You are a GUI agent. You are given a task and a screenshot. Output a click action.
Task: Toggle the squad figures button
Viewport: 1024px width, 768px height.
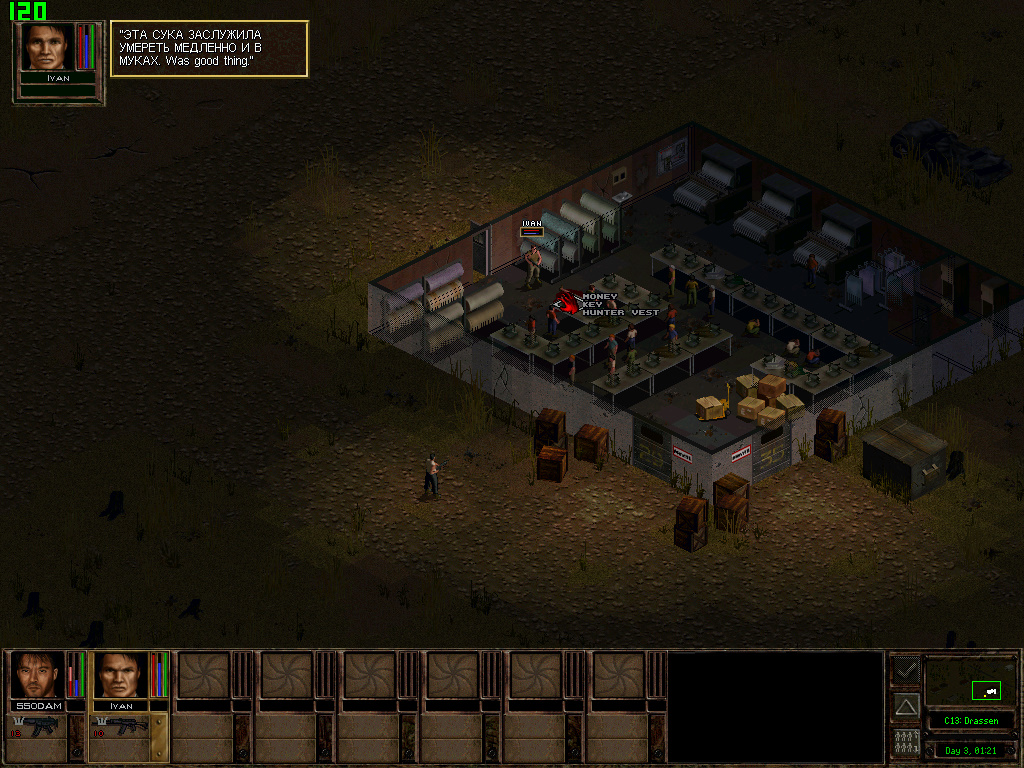coord(906,742)
